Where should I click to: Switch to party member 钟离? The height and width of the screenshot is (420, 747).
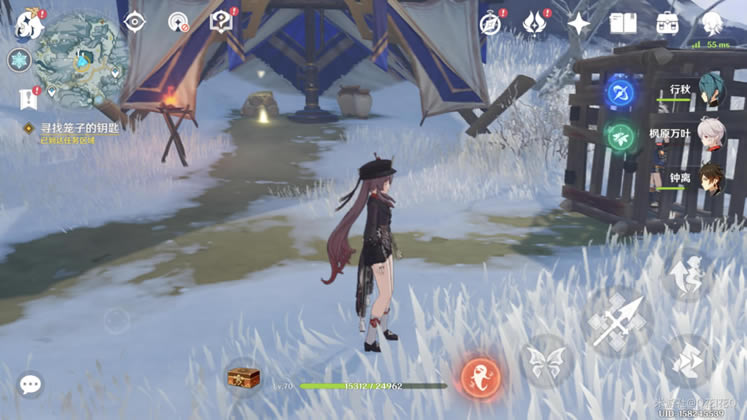coord(710,180)
